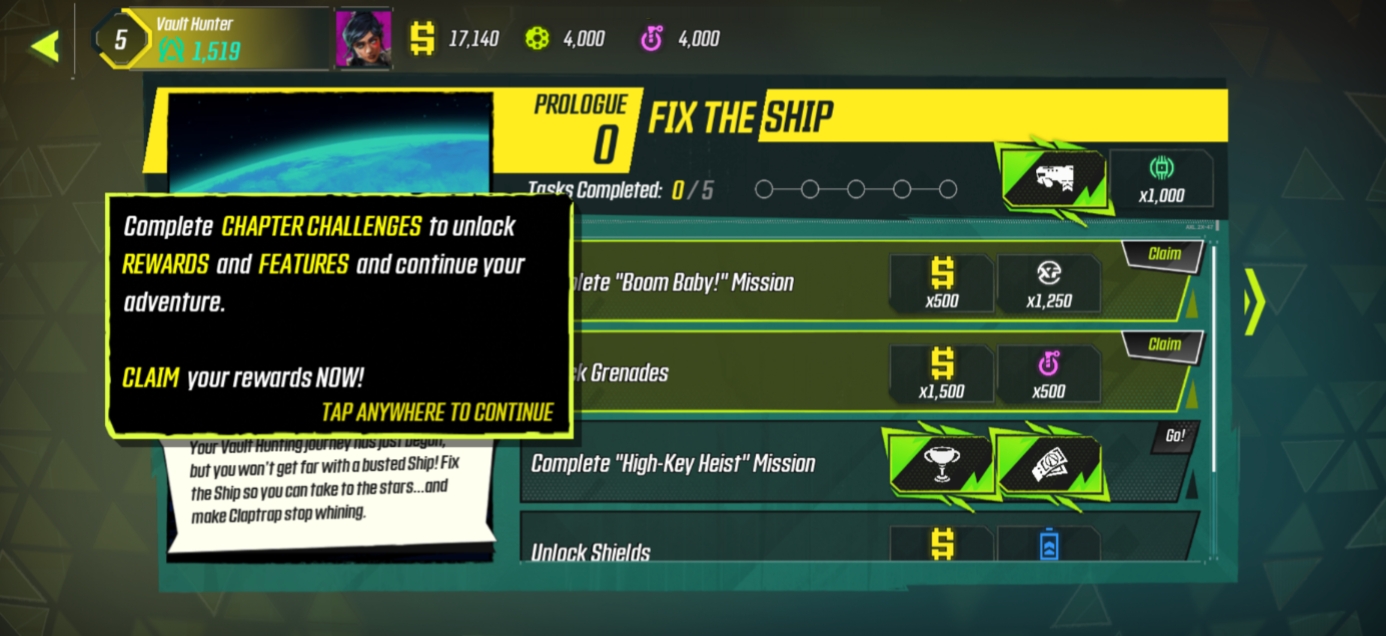Hit Go! on "High-Key Heist" mission
1386x636 pixels.
pyautogui.click(x=1174, y=436)
